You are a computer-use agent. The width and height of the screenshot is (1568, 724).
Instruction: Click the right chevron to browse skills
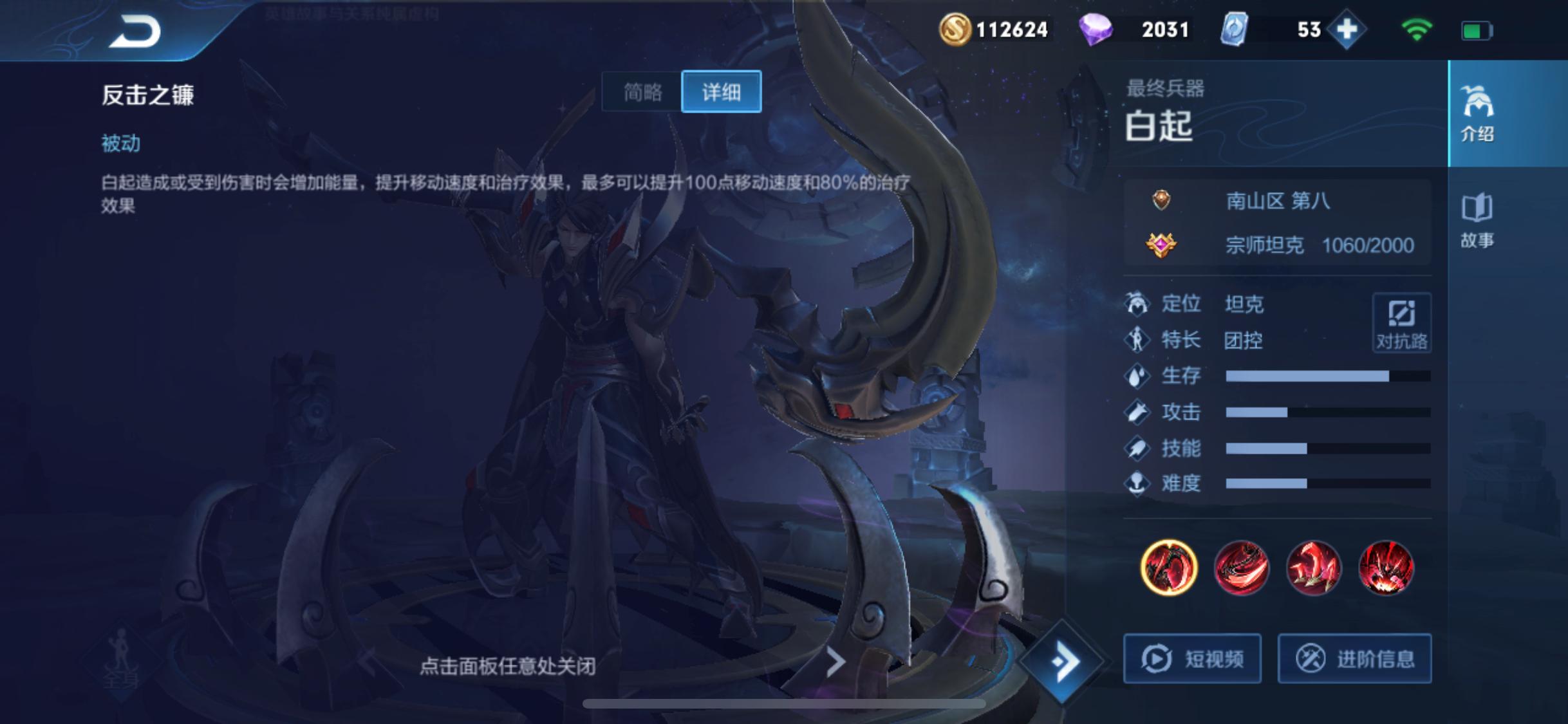836,661
